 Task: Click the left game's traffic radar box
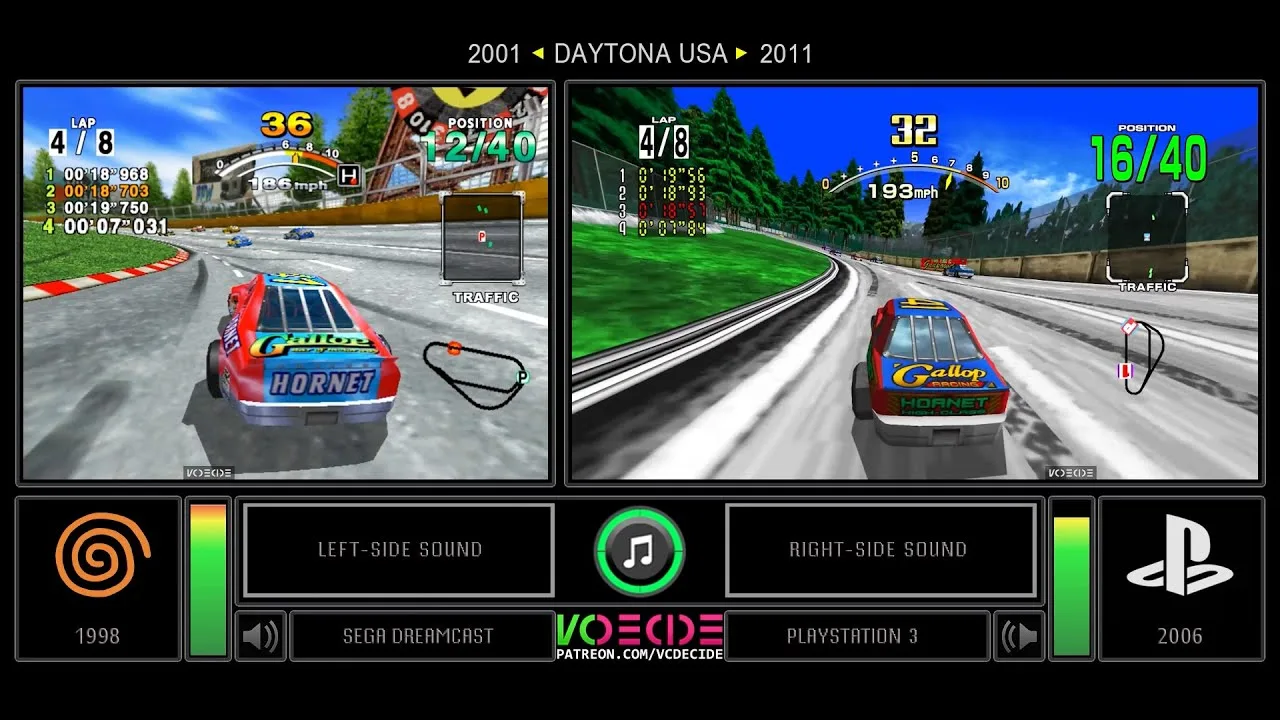pyautogui.click(x=482, y=237)
